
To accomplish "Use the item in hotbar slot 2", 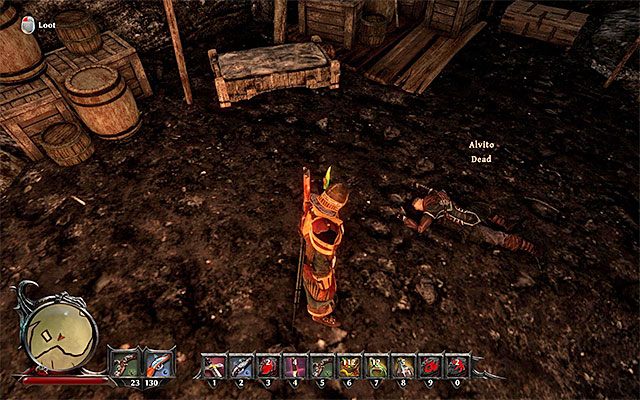I will (x=241, y=364).
